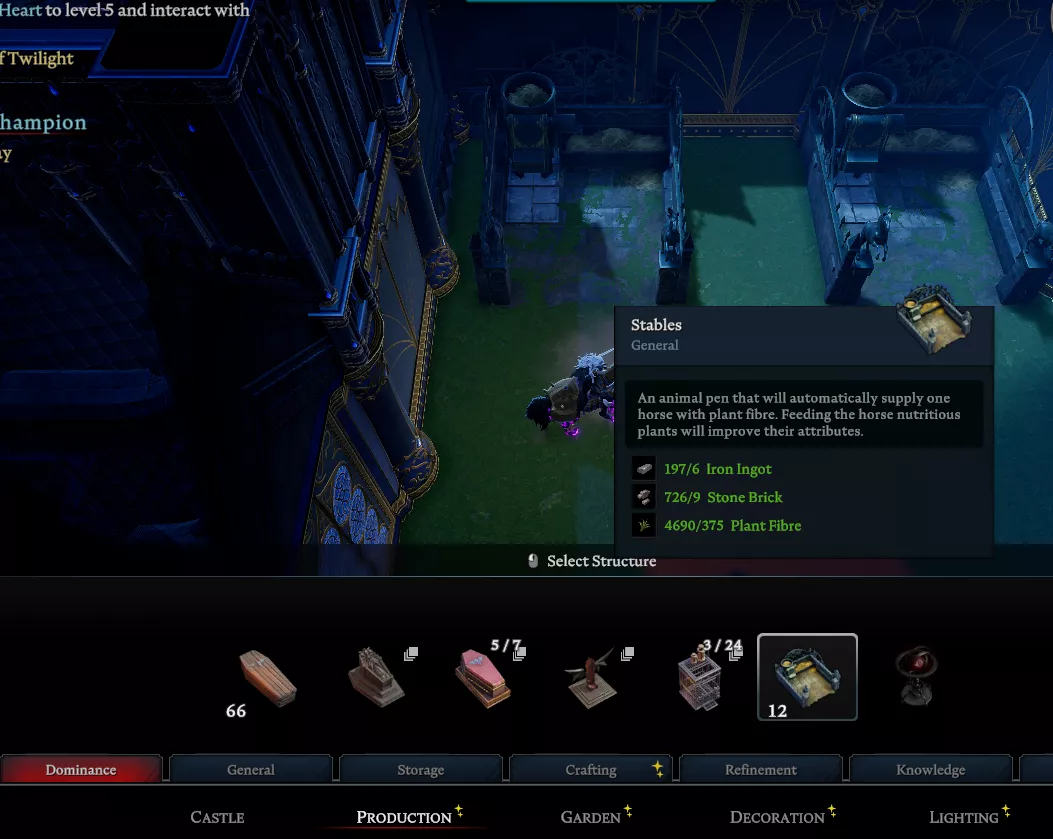Go to the Lighting build section
This screenshot has width=1053, height=839.
964,817
